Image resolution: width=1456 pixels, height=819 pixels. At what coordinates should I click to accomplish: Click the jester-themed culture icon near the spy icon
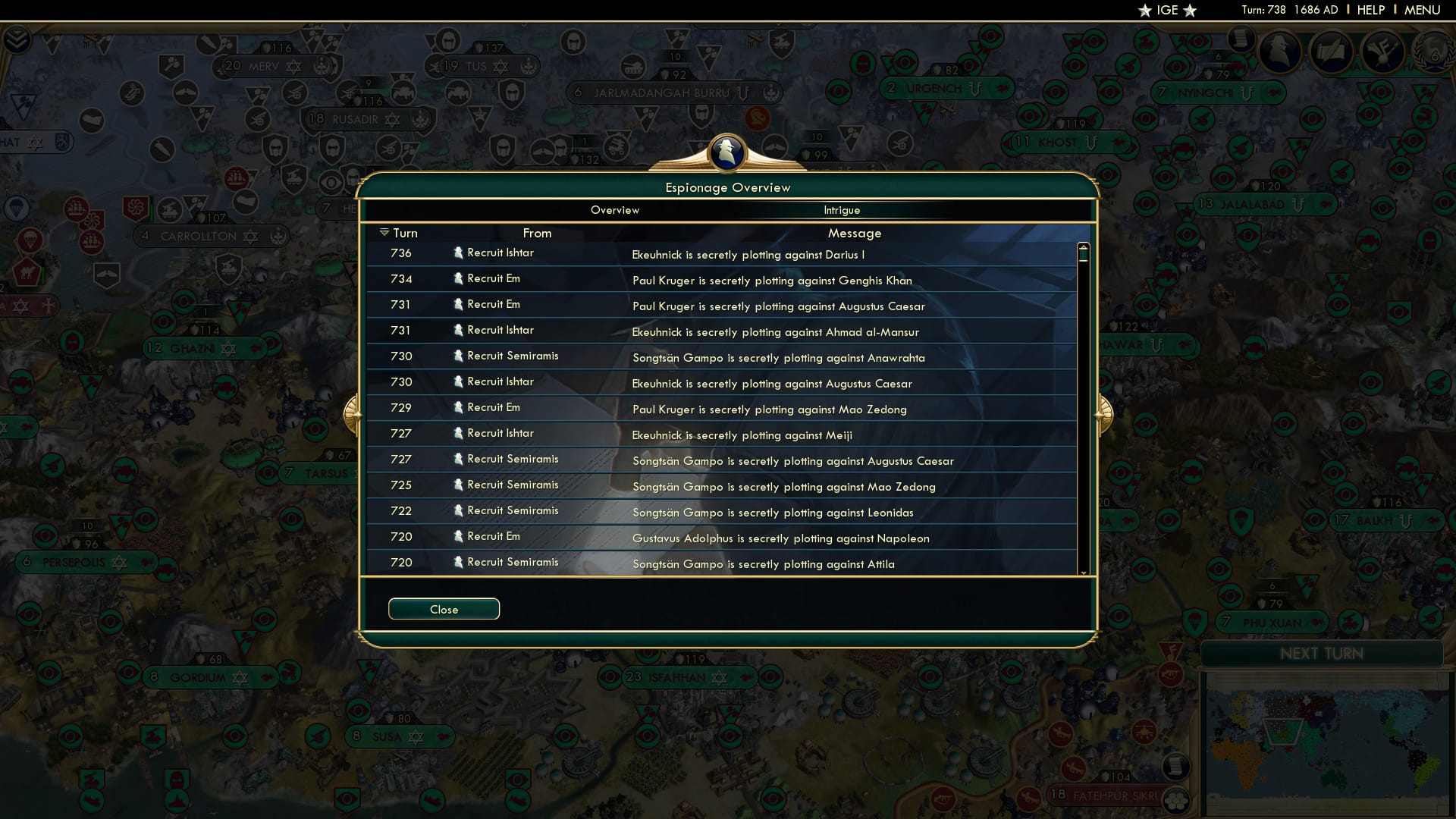click(x=1382, y=53)
